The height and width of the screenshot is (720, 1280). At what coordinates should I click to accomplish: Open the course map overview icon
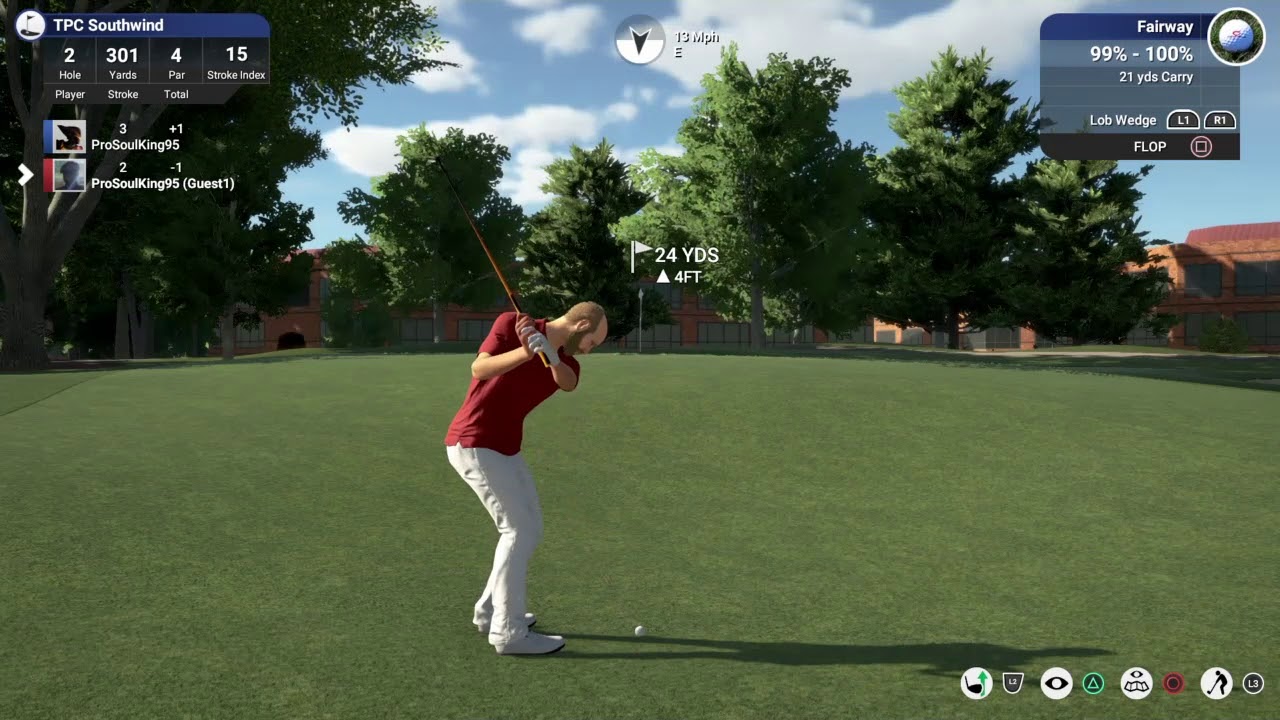pos(1137,684)
